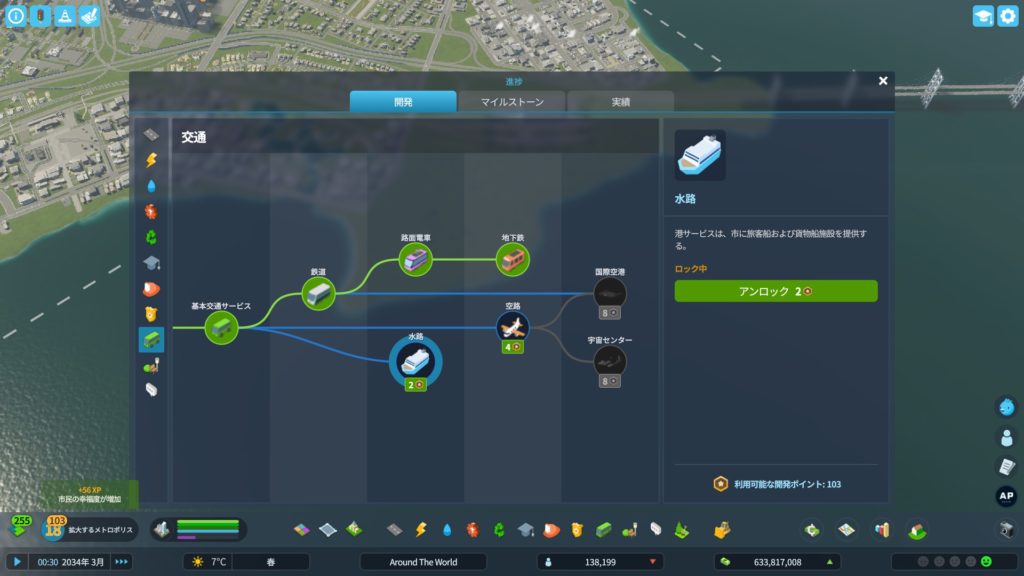This screenshot has width=1024, height=576.
Task: Unlock 水路 with the green アンロック button
Action: tap(776, 291)
